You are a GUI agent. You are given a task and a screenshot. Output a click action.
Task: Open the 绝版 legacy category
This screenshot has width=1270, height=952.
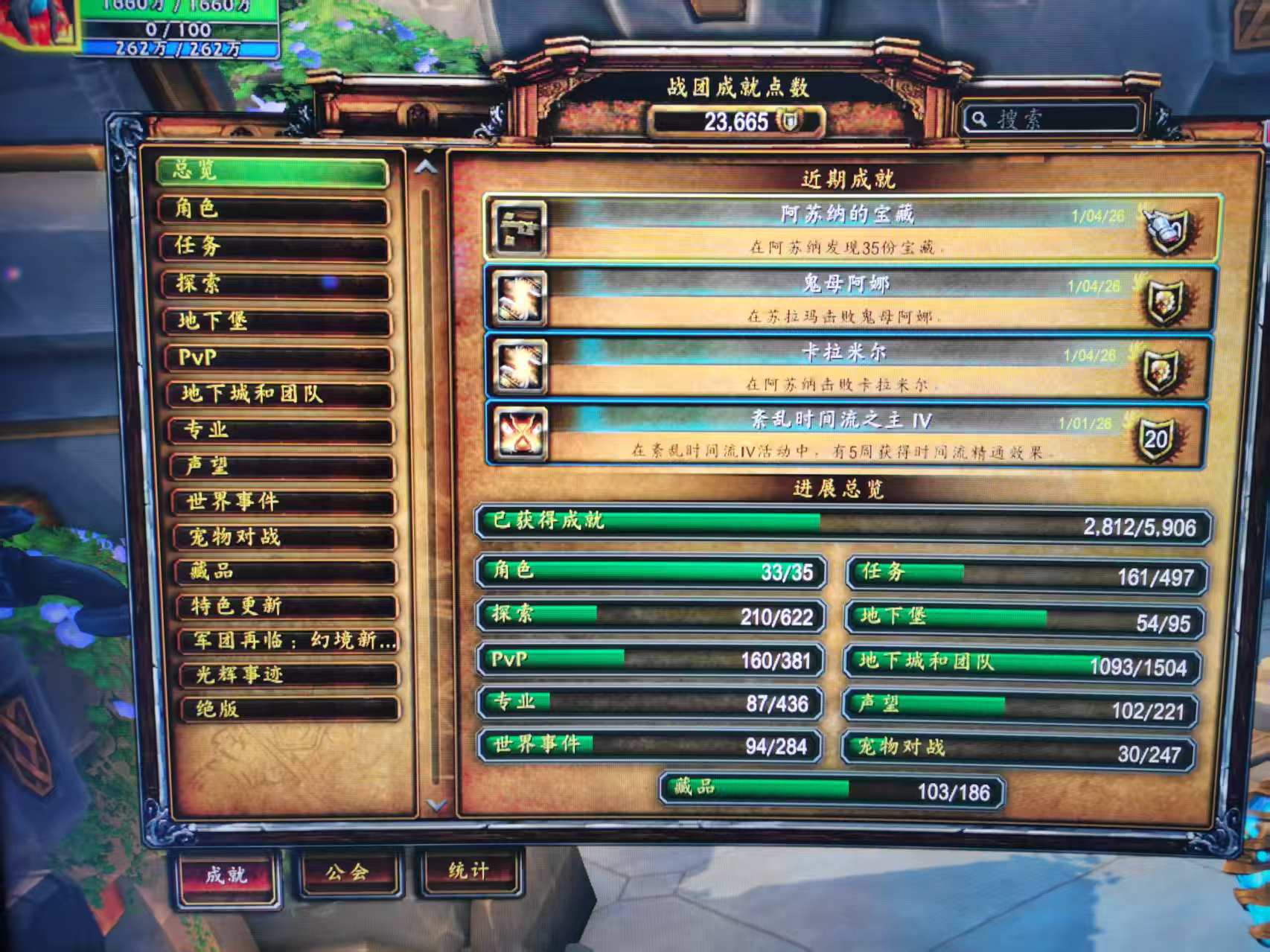[x=289, y=709]
